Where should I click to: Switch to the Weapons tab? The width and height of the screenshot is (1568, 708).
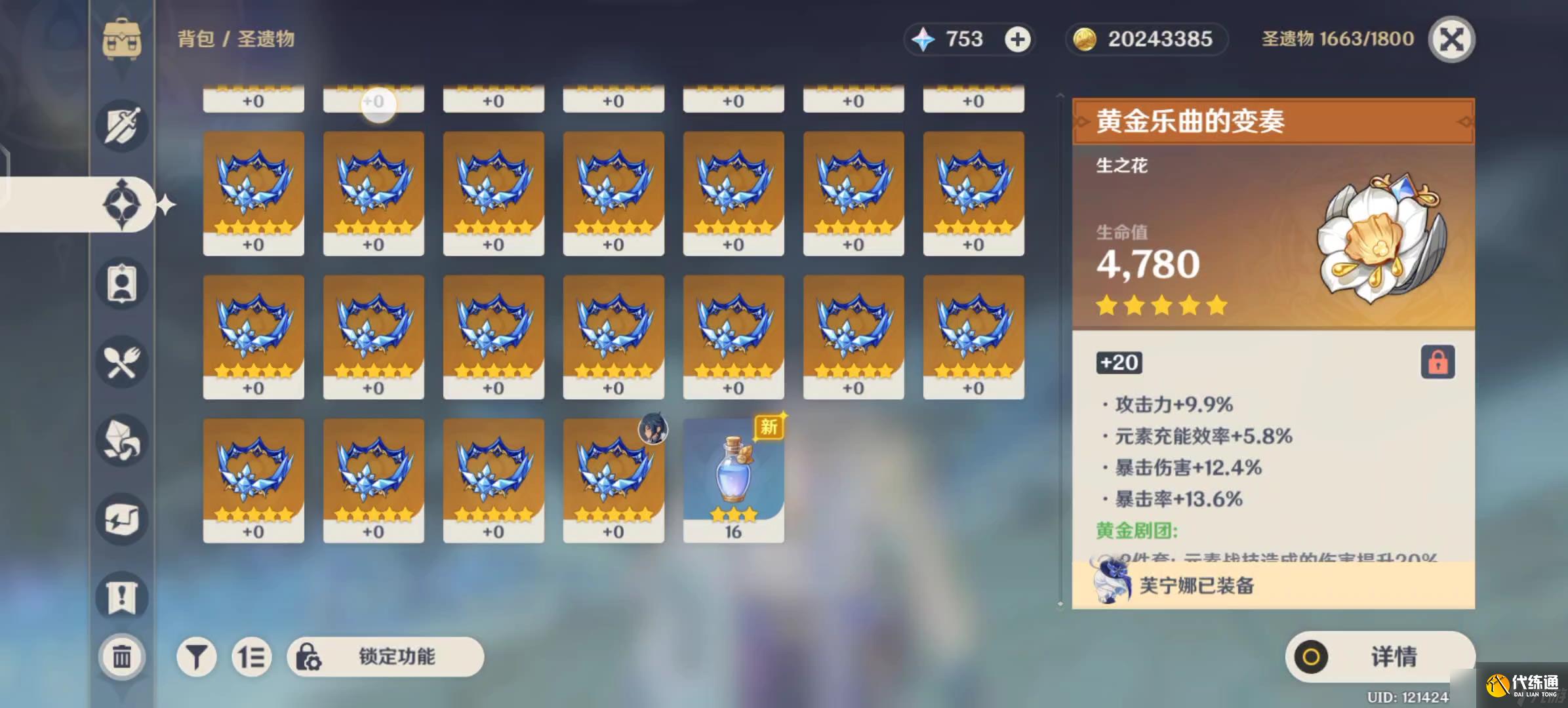pyautogui.click(x=122, y=126)
